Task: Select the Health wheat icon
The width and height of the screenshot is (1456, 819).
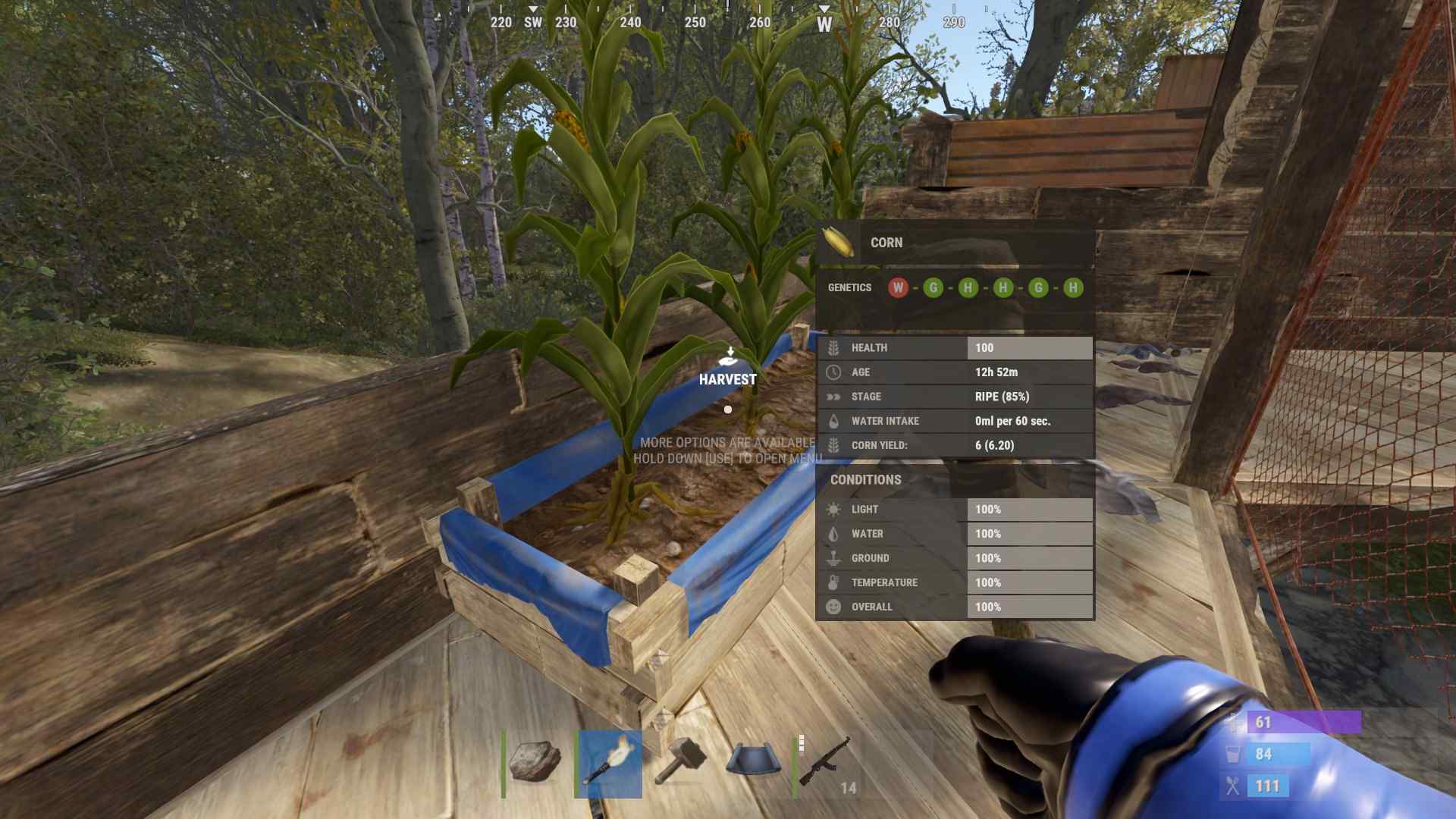Action: [x=832, y=347]
